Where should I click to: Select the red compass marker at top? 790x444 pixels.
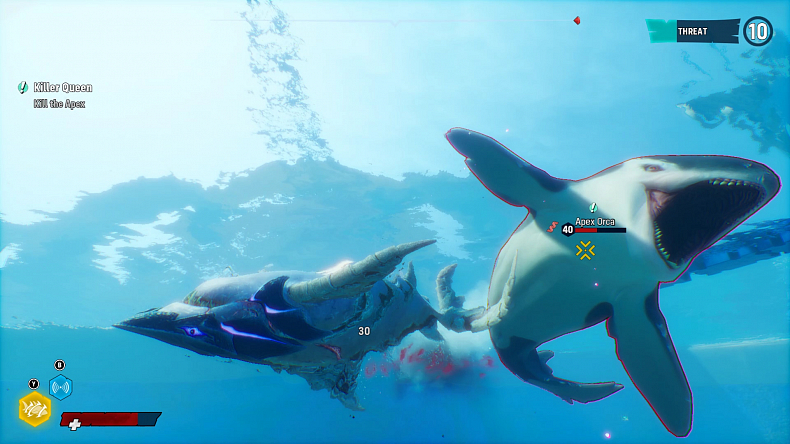pos(576,20)
